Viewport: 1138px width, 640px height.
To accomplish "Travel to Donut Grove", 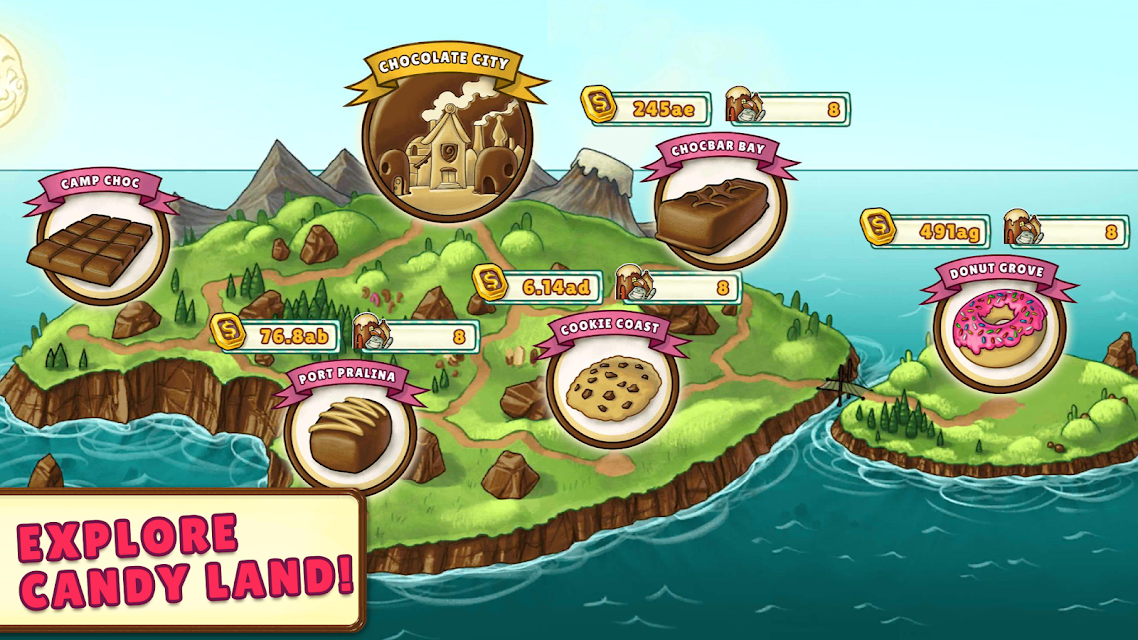I will click(x=998, y=326).
